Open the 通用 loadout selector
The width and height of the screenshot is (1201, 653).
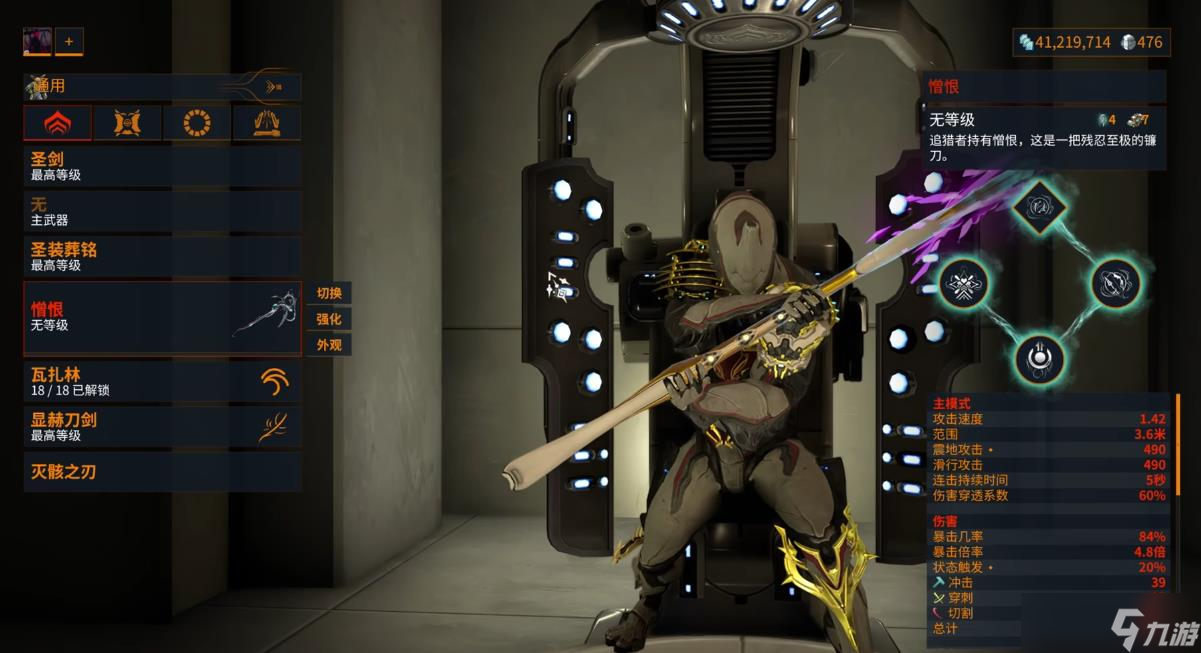pos(162,87)
